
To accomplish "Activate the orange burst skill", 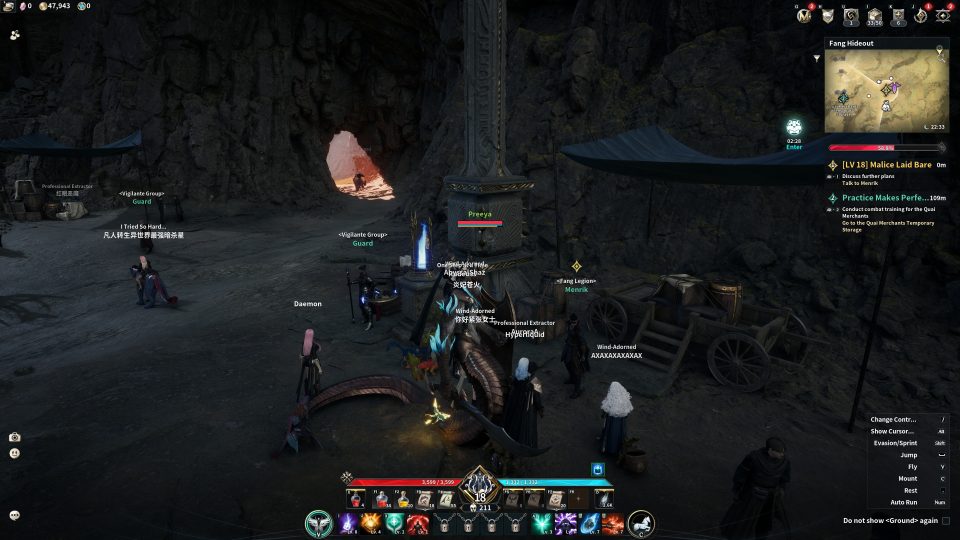I will pos(370,522).
